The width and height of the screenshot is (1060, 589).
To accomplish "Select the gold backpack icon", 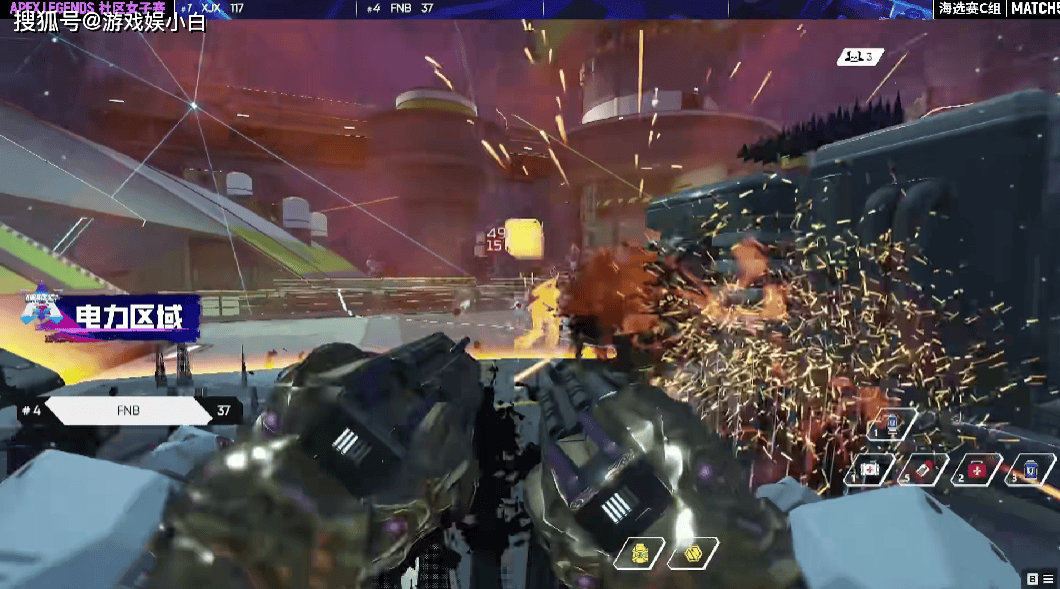I will coord(641,553).
